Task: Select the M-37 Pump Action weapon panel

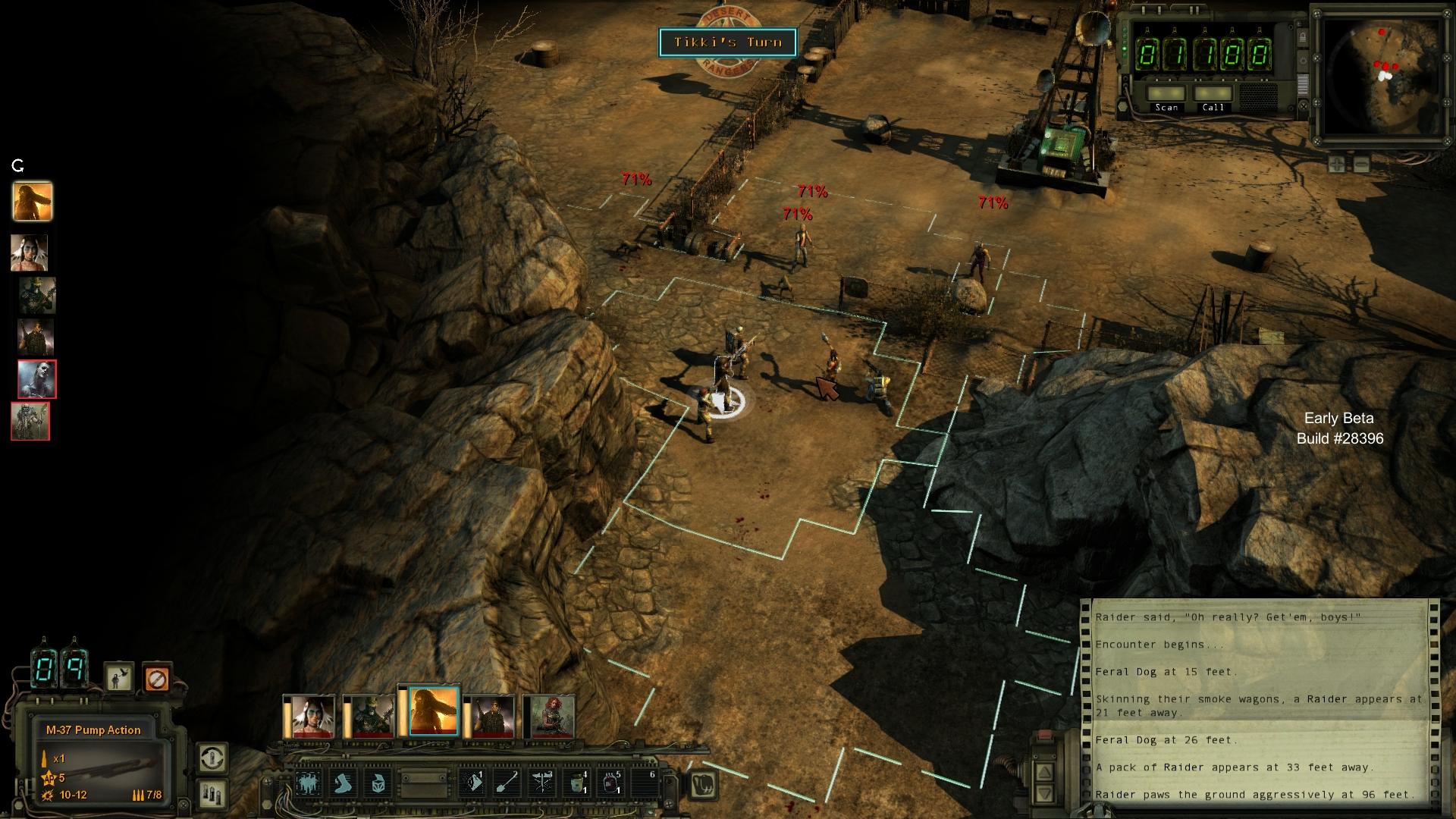Action: pos(101,766)
